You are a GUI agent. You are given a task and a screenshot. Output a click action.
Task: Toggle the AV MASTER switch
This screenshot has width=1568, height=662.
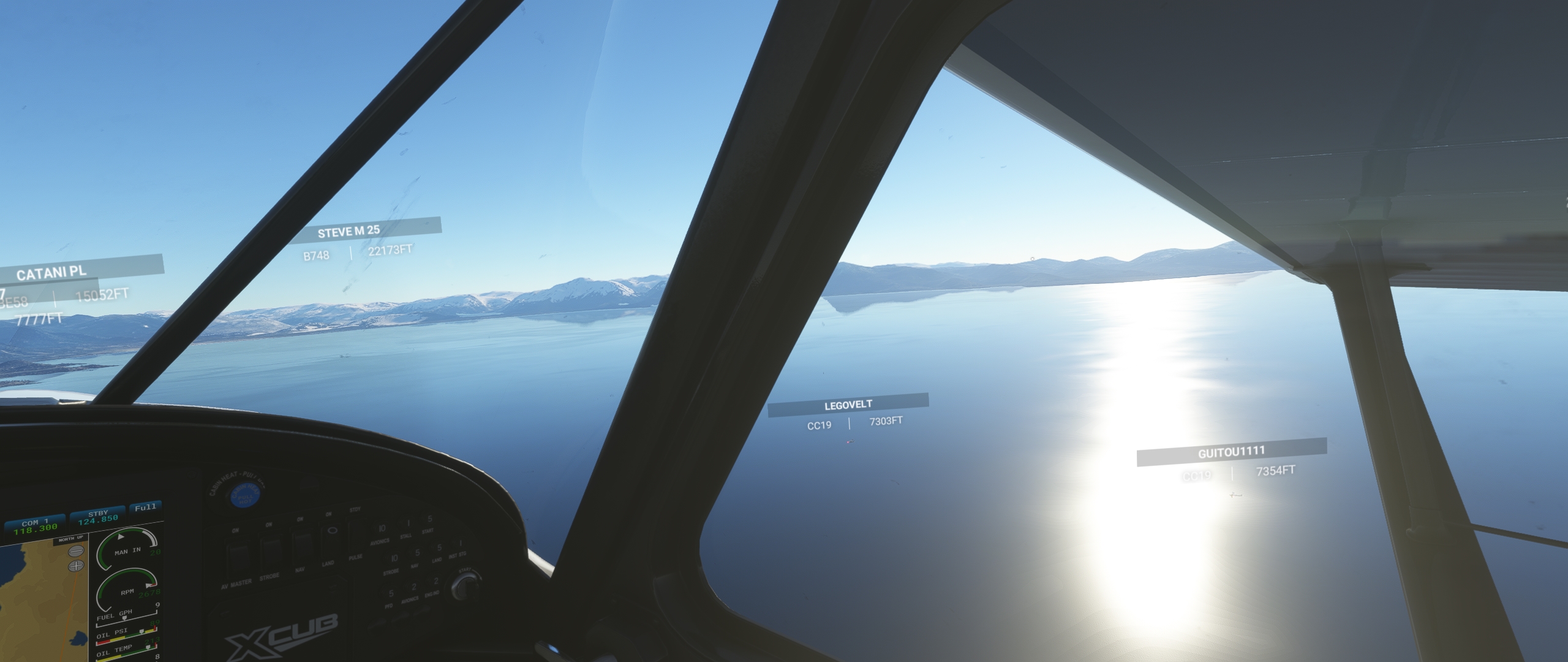(238, 555)
